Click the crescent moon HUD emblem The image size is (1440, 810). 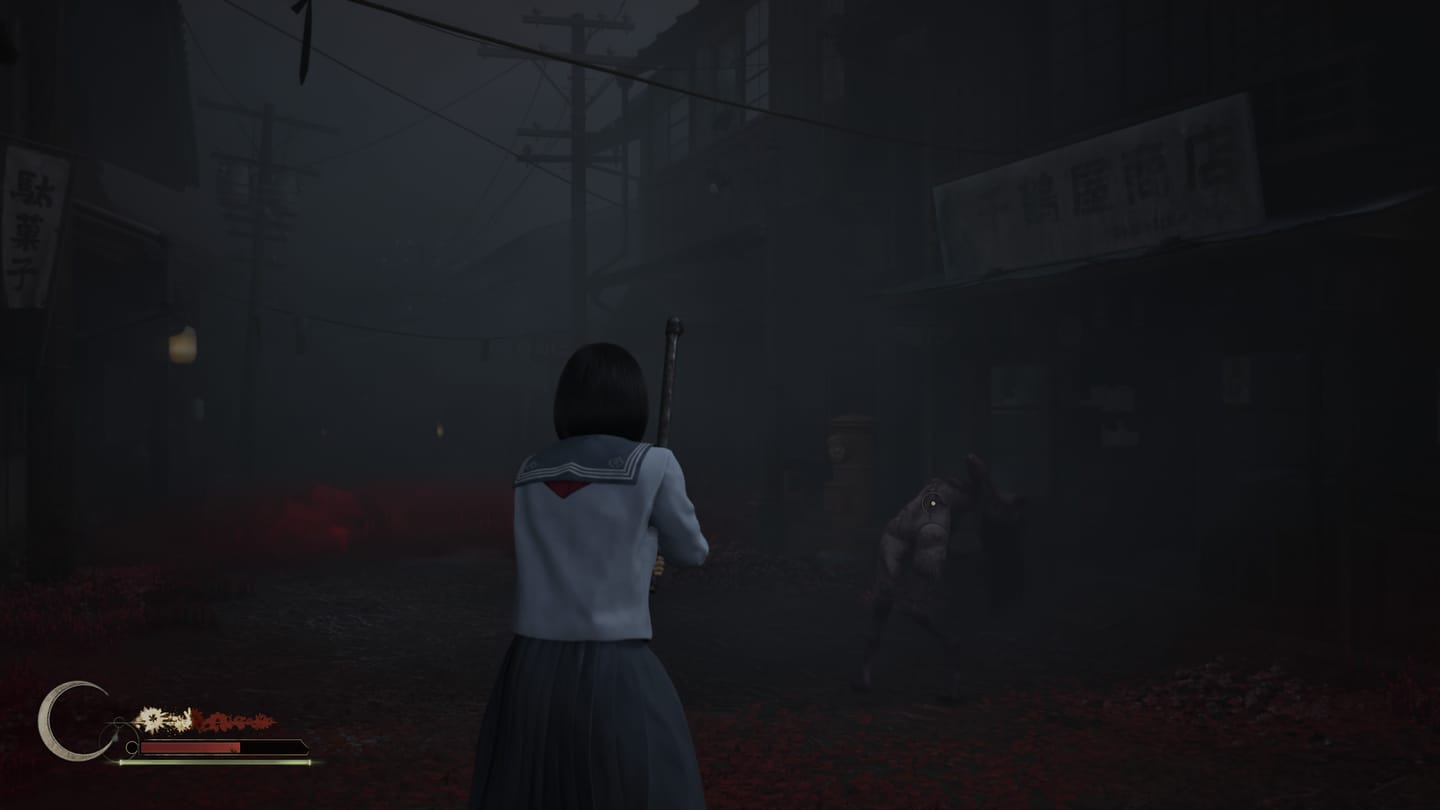(x=71, y=722)
